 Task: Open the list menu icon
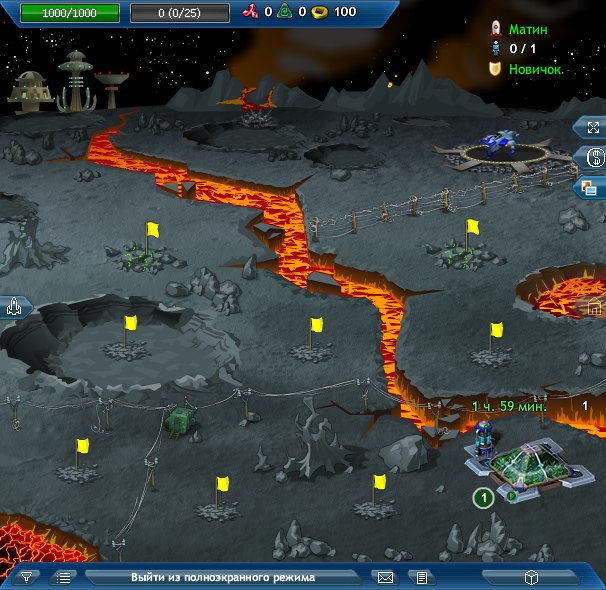pos(64,577)
